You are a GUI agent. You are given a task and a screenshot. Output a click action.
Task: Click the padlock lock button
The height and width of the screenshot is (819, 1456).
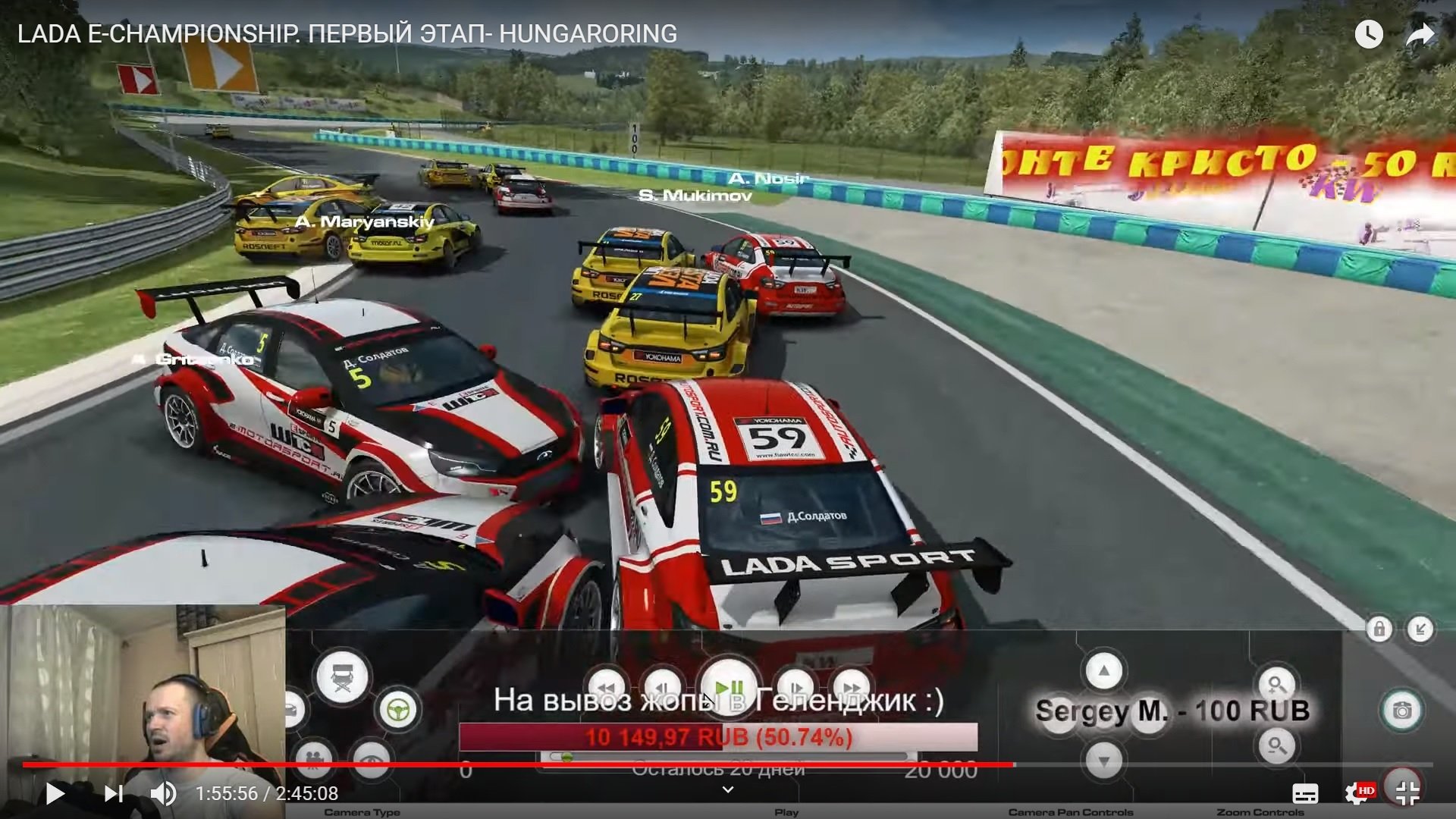1379,629
